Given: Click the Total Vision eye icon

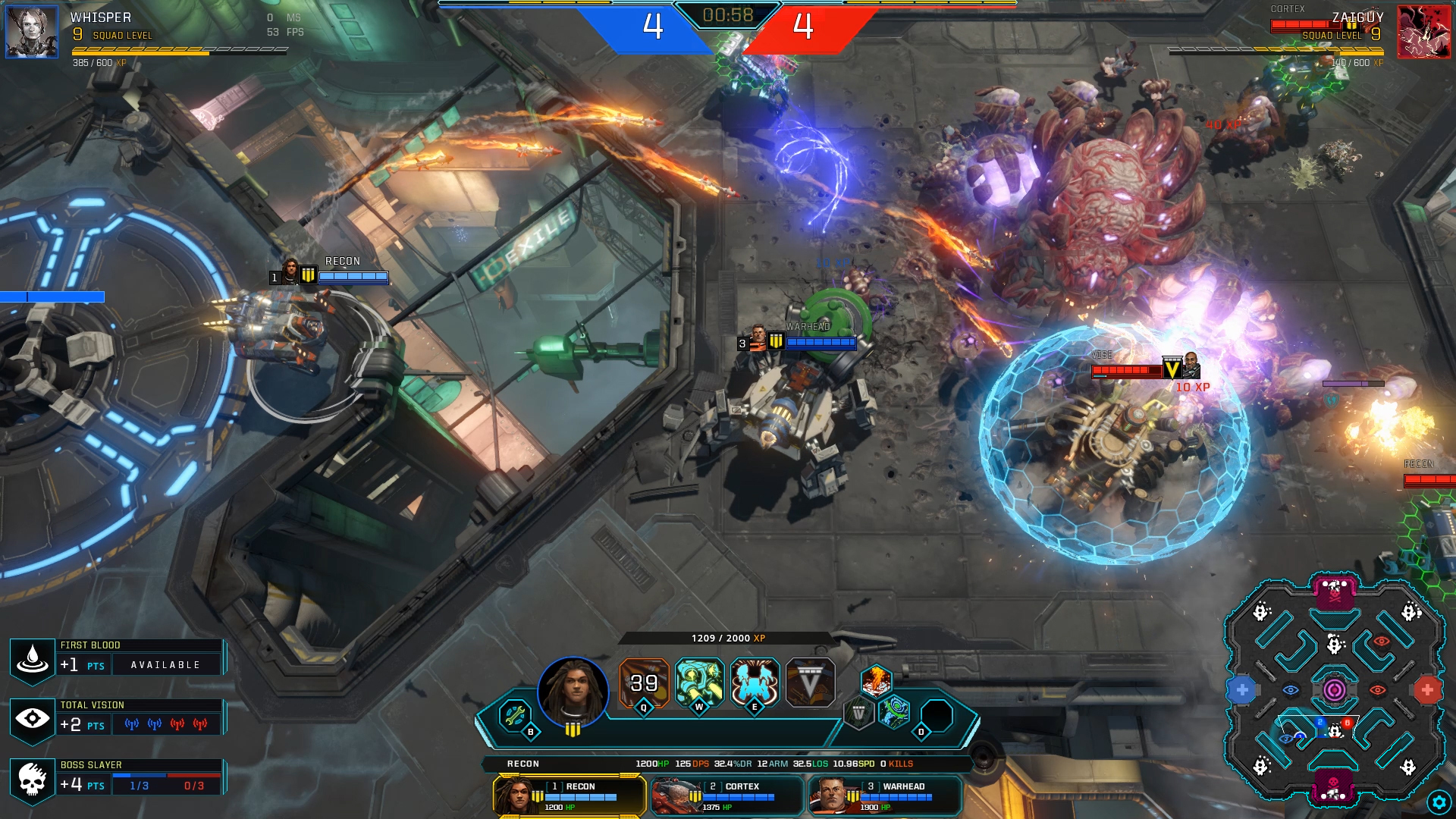Looking at the screenshot, I should pyautogui.click(x=32, y=720).
